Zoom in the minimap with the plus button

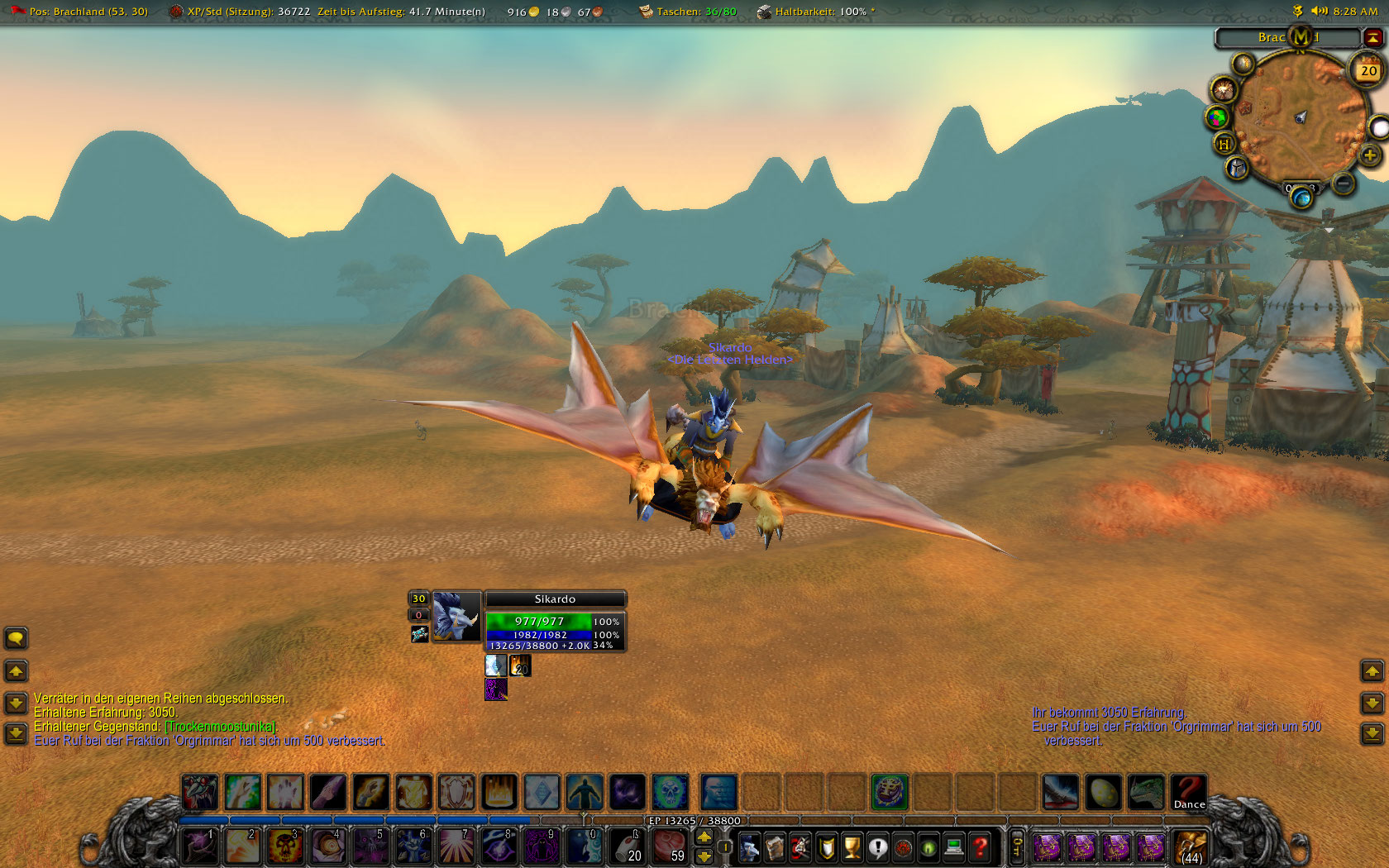pyautogui.click(x=1370, y=155)
